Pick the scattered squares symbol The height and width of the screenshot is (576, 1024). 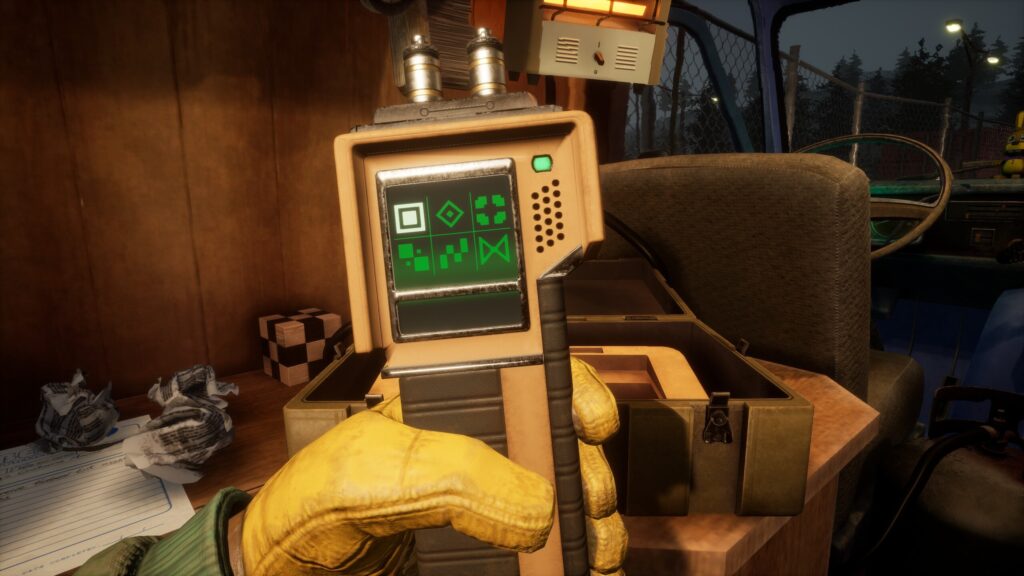point(413,257)
